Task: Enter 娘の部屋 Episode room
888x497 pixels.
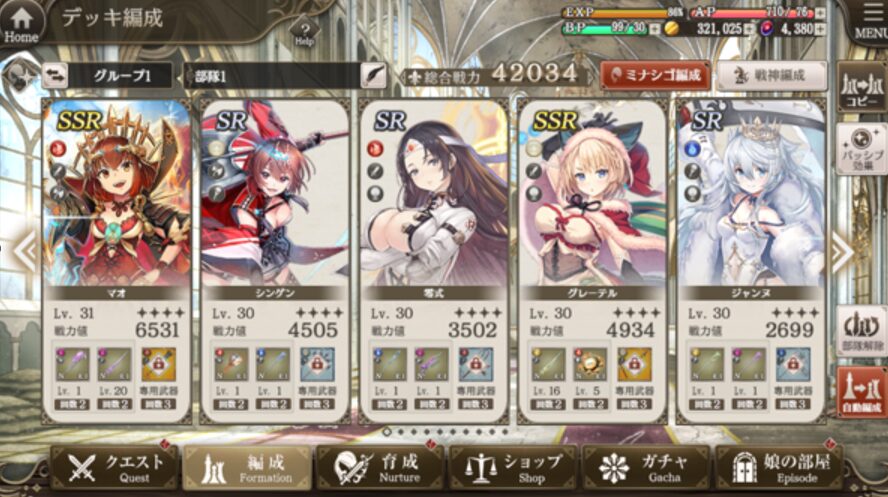Action: (779, 467)
